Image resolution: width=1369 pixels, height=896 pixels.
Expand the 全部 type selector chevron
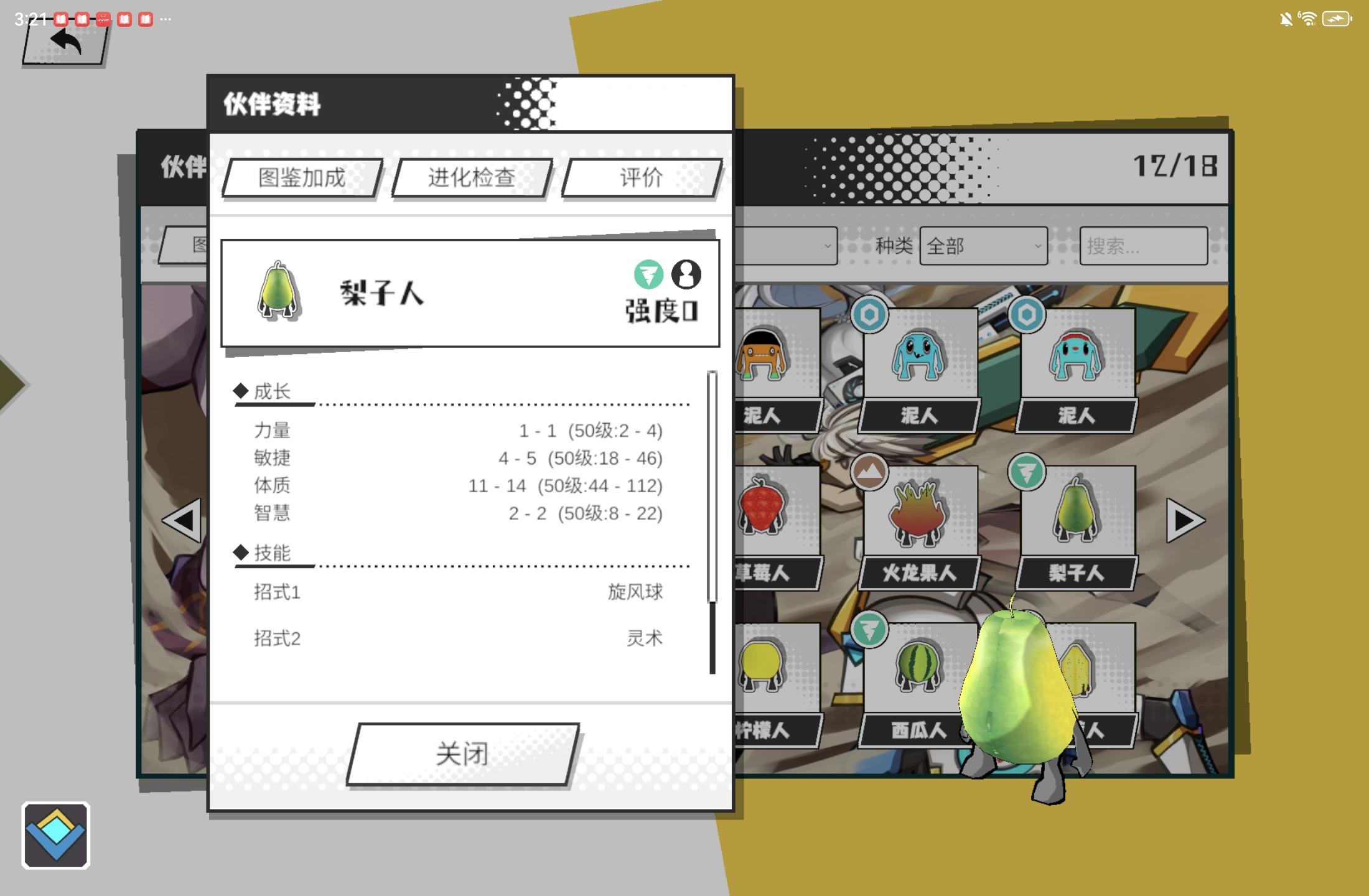[x=1037, y=247]
